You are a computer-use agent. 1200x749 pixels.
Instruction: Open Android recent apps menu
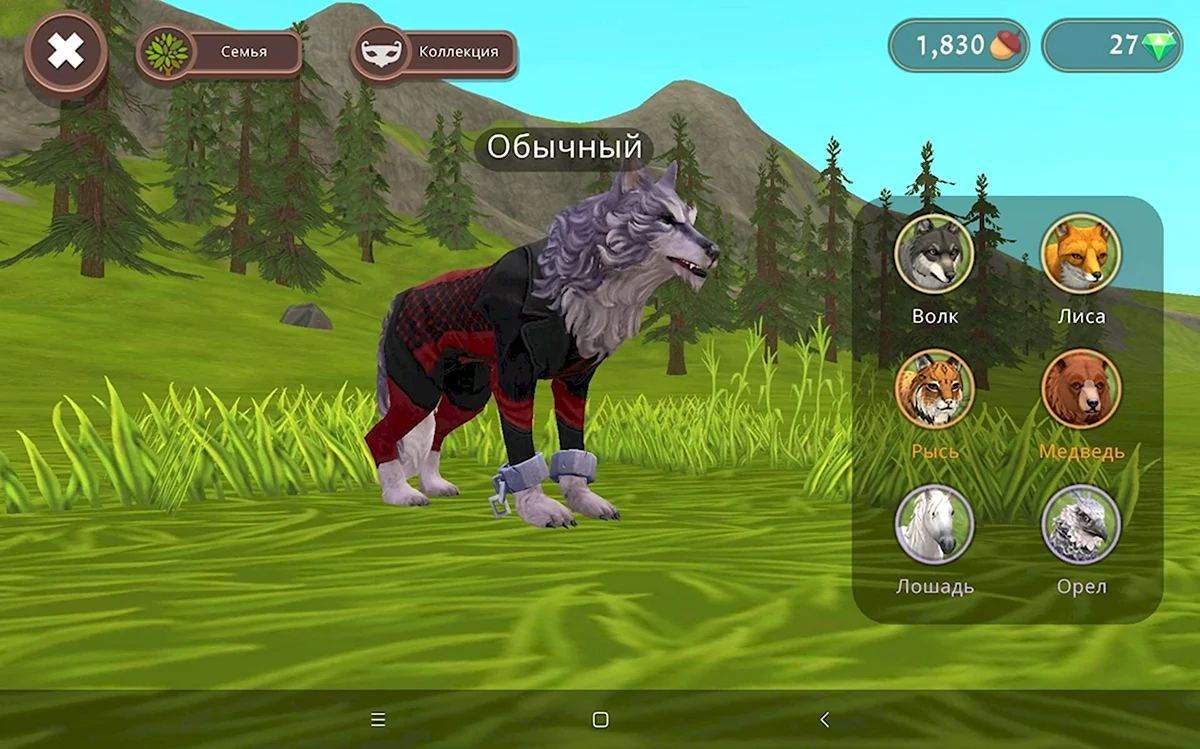[x=378, y=719]
